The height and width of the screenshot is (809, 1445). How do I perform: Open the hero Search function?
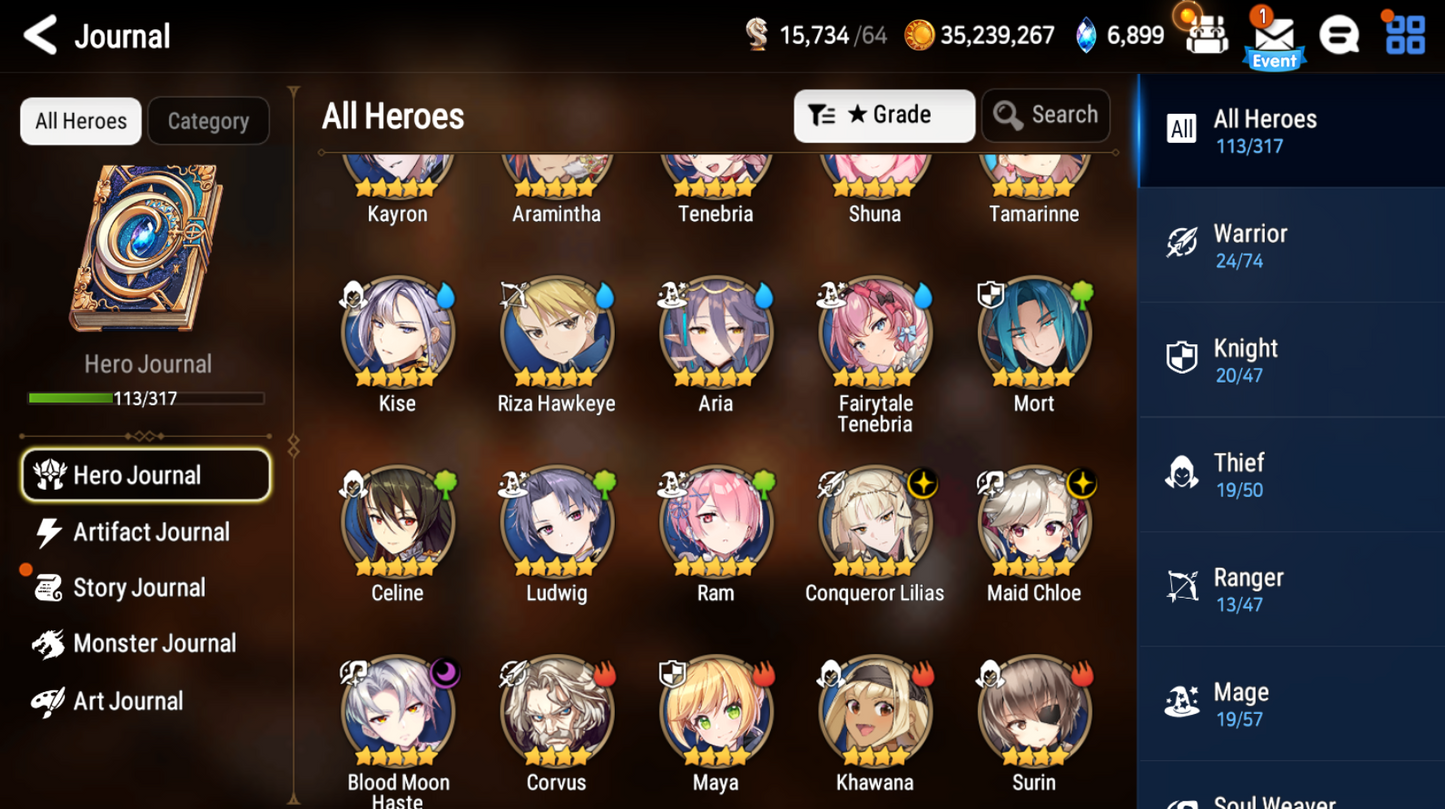(1045, 115)
